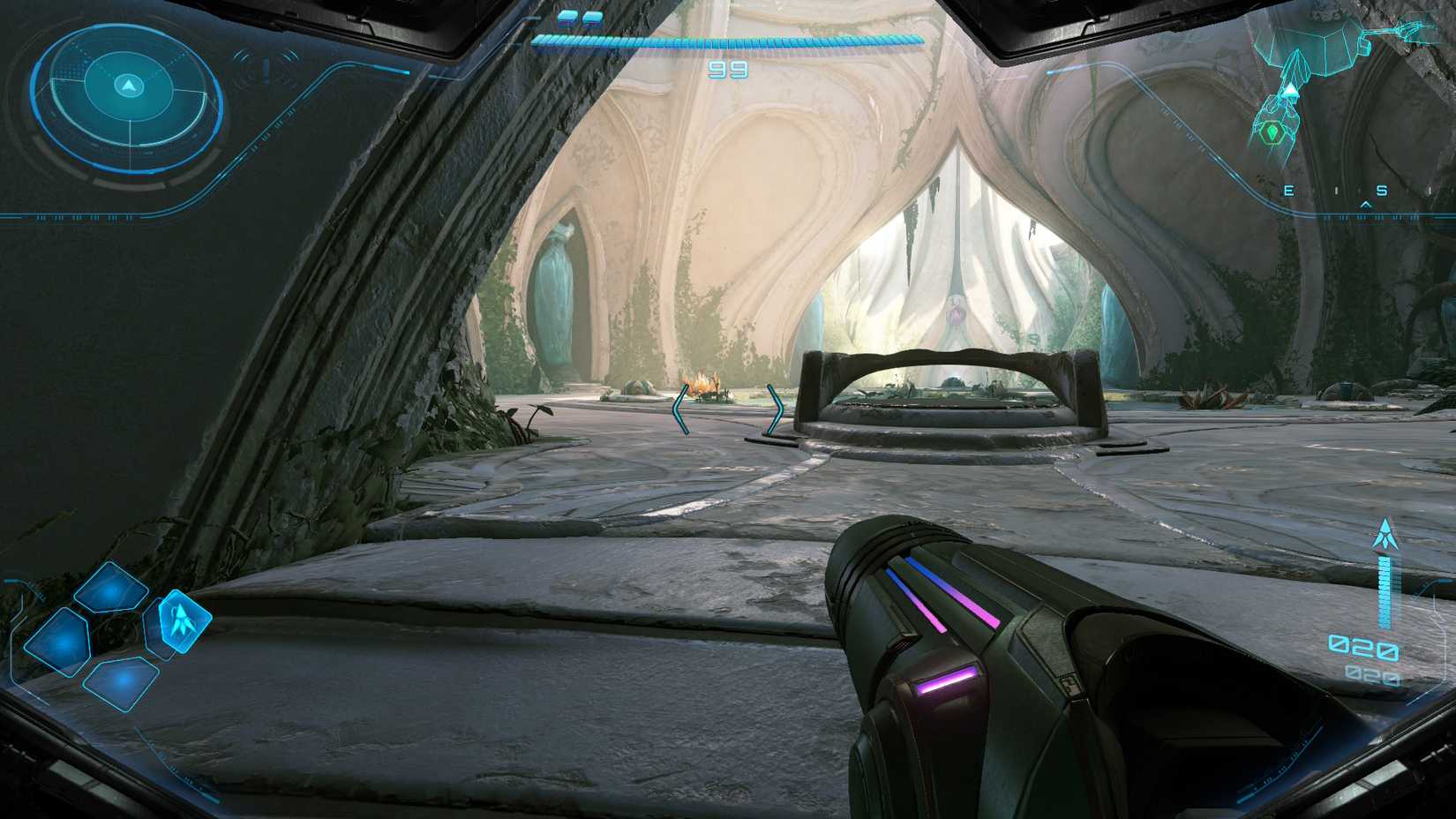This screenshot has height=819, width=1456.
Task: Select the glowing Combat Visor diamond icon
Action: [x=183, y=621]
